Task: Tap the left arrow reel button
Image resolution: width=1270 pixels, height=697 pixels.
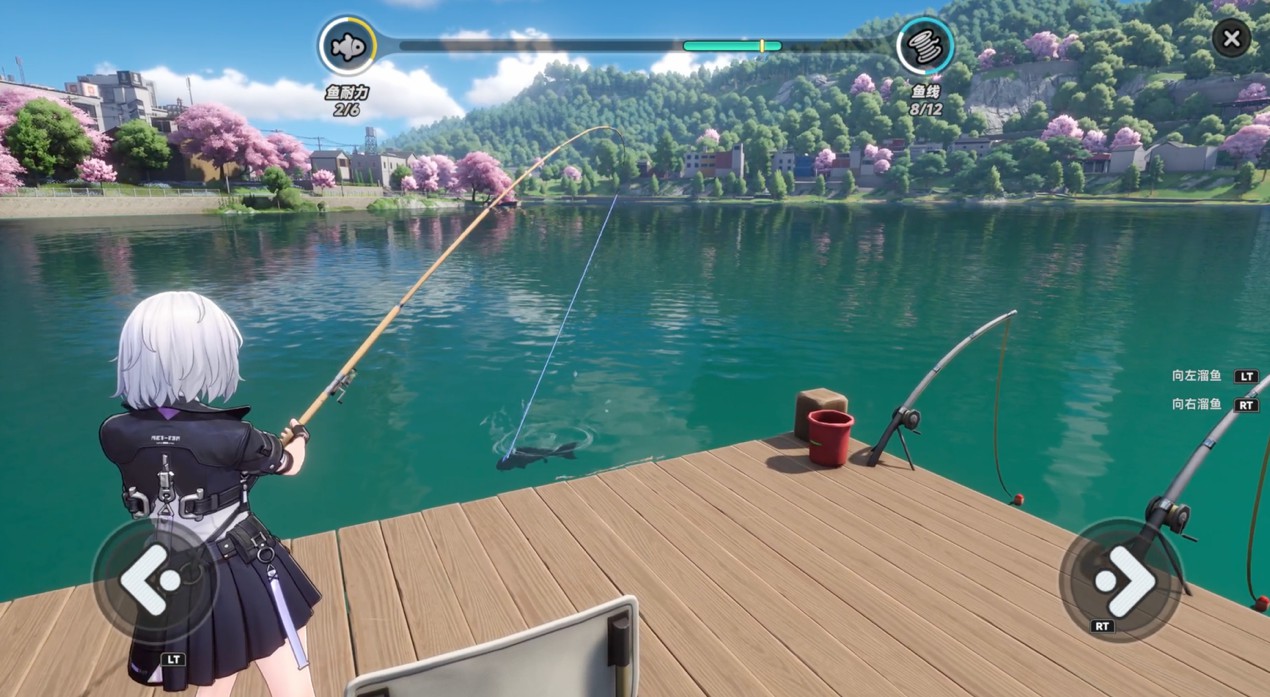Action: pyautogui.click(x=153, y=580)
